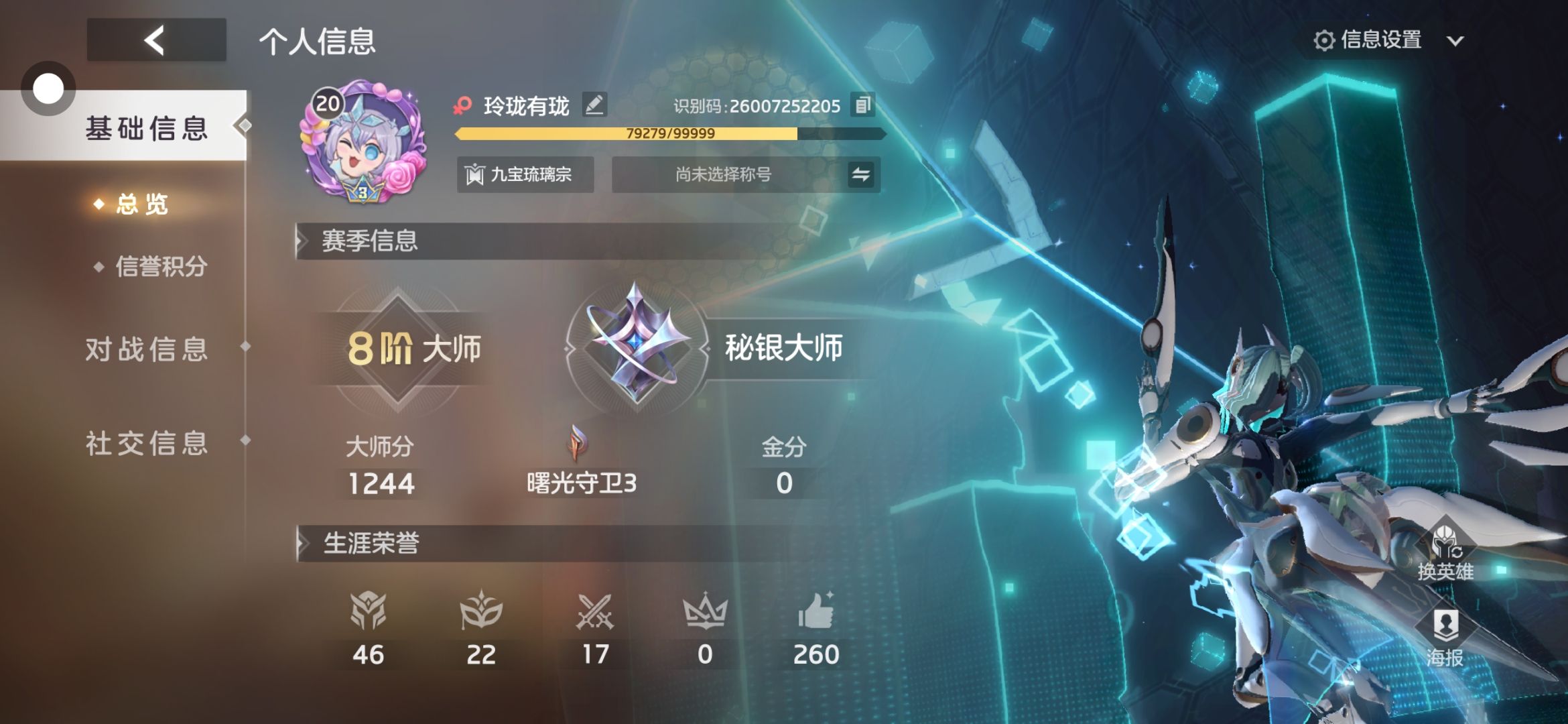This screenshot has width=1568, height=724.
Task: Open the 信誉积分 section
Action: pyautogui.click(x=161, y=267)
